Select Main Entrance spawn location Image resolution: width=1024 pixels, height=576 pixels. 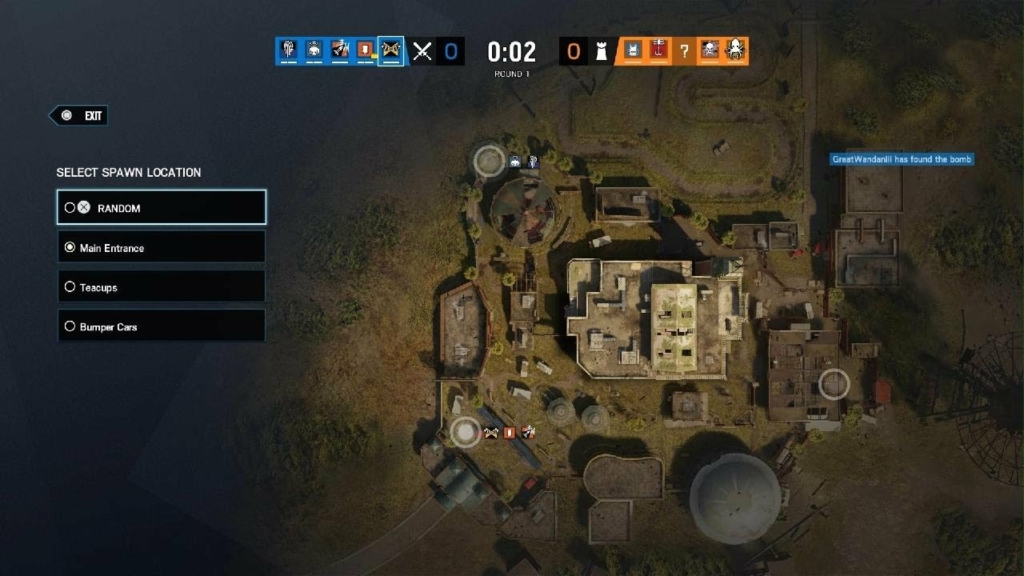click(x=161, y=247)
